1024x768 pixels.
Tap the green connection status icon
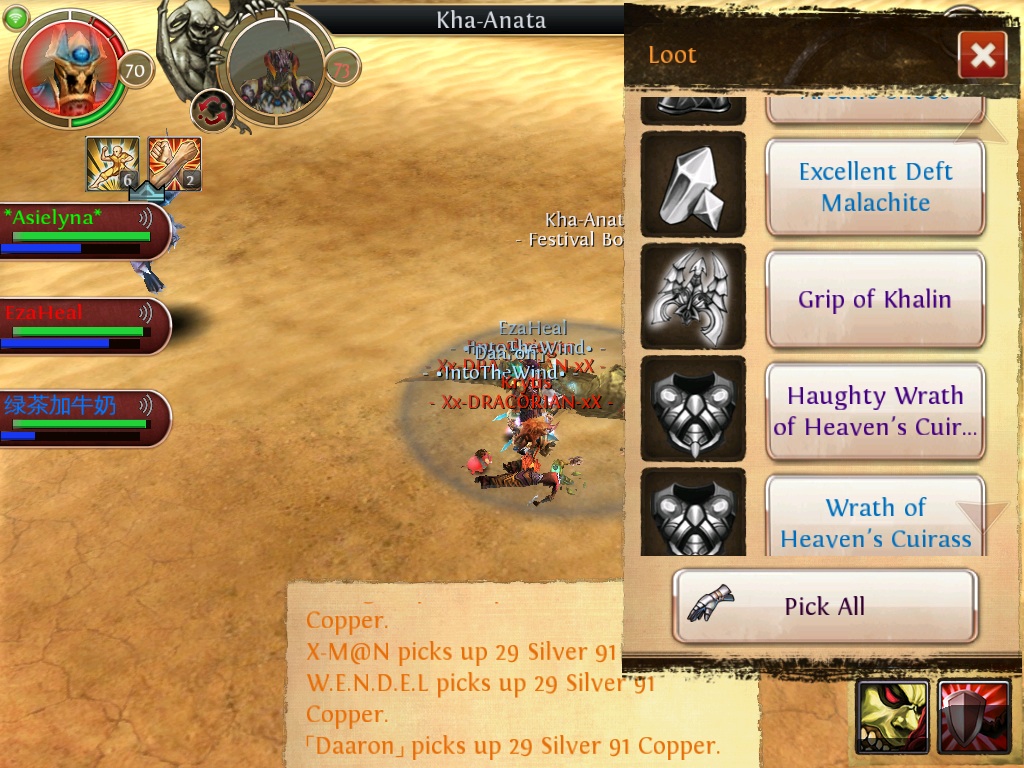pyautogui.click(x=17, y=17)
